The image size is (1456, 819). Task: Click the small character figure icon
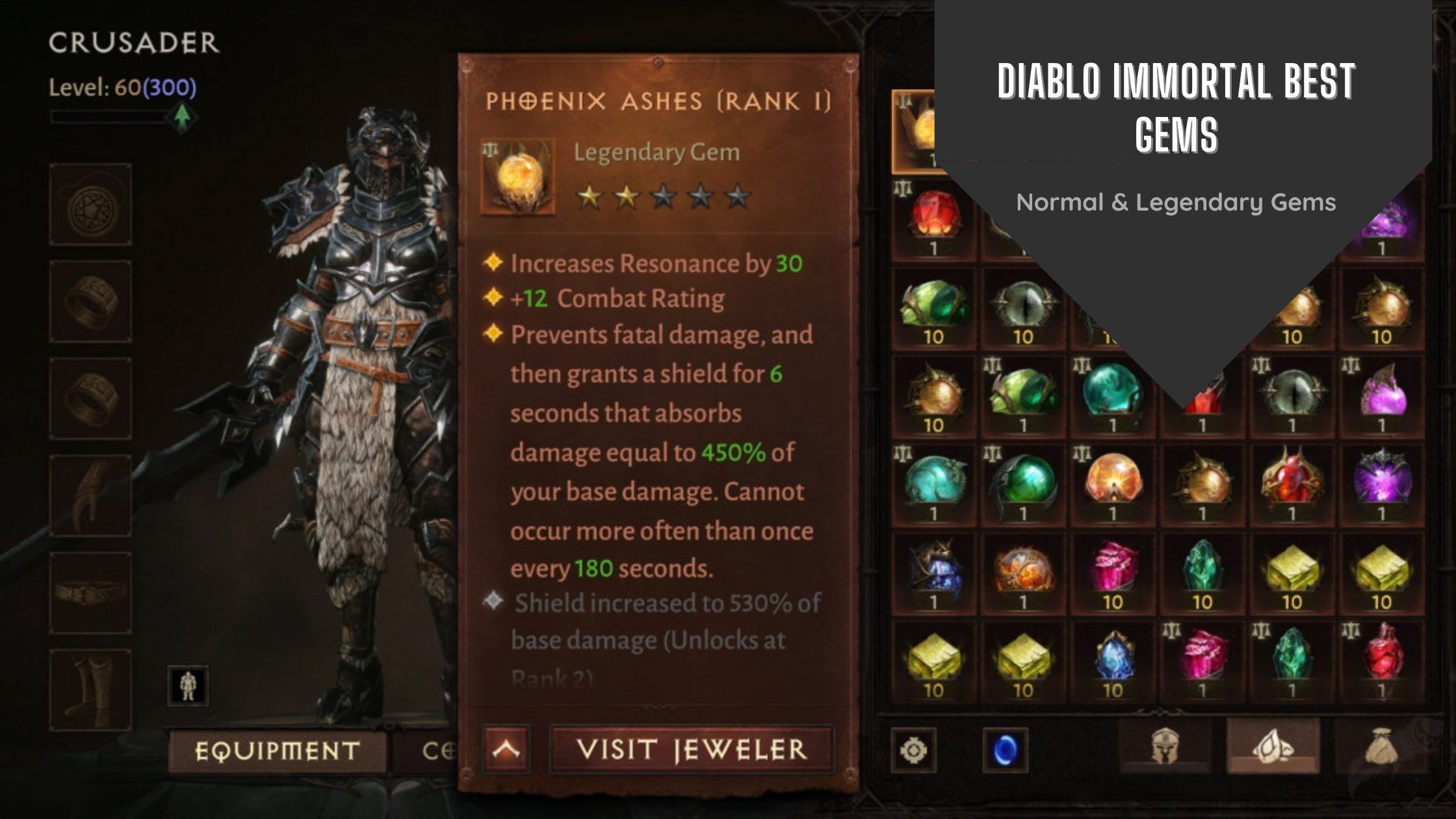tap(188, 685)
